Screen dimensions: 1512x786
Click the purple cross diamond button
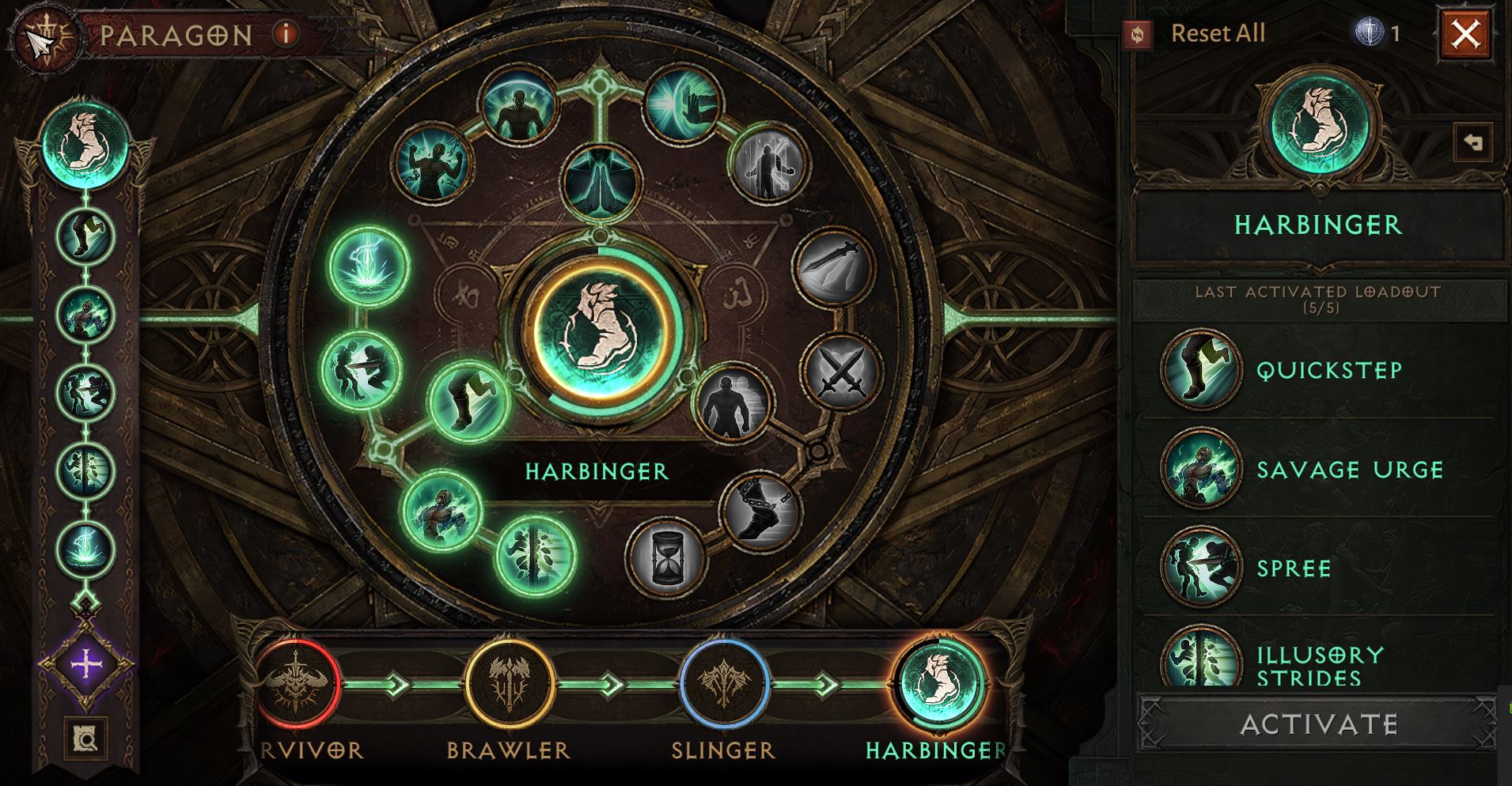click(86, 664)
